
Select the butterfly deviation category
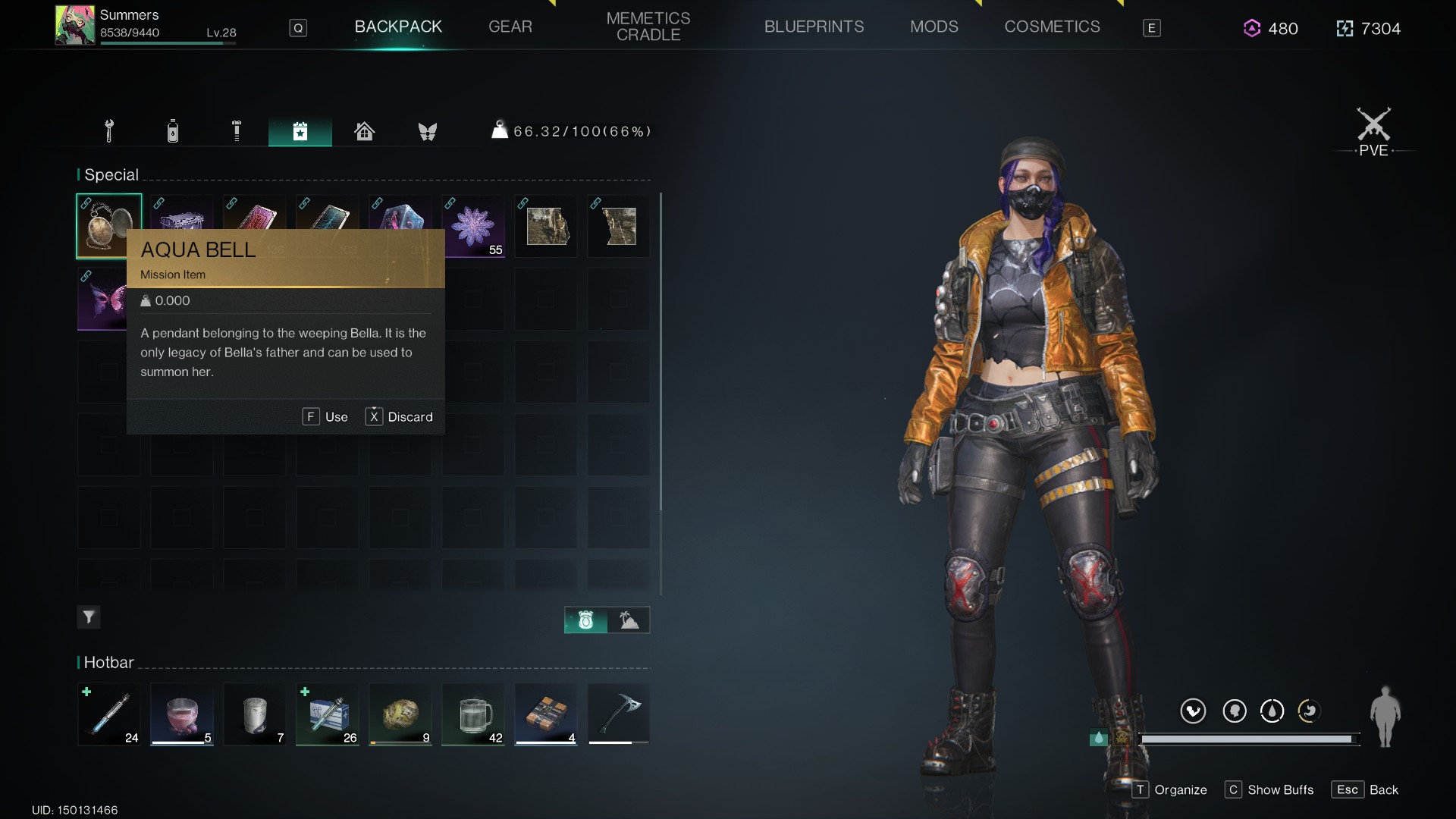[x=428, y=131]
